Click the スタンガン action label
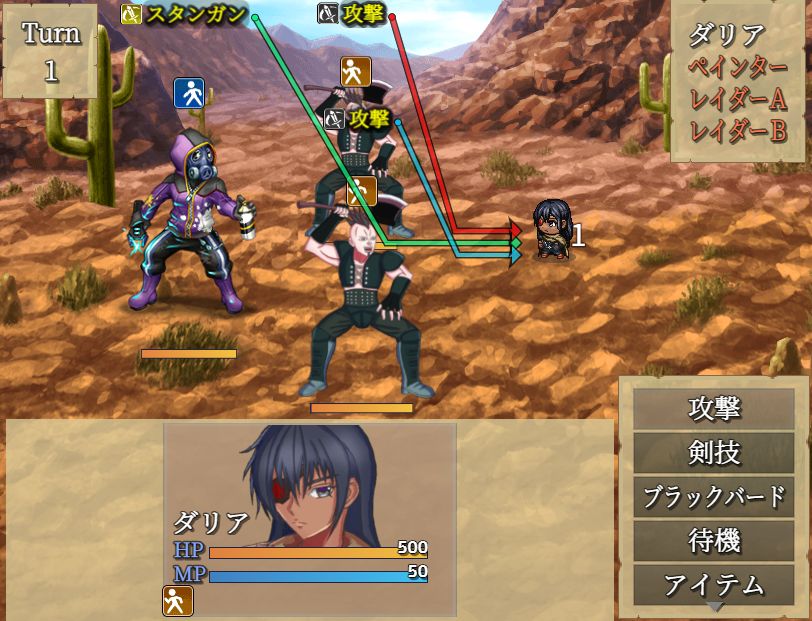Screen dimensions: 812x621 coord(195,15)
